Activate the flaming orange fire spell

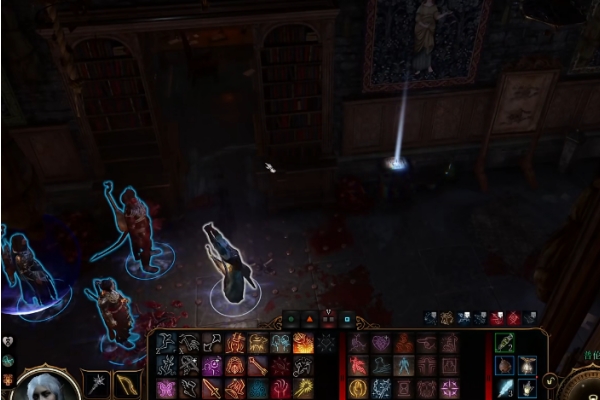[303, 343]
